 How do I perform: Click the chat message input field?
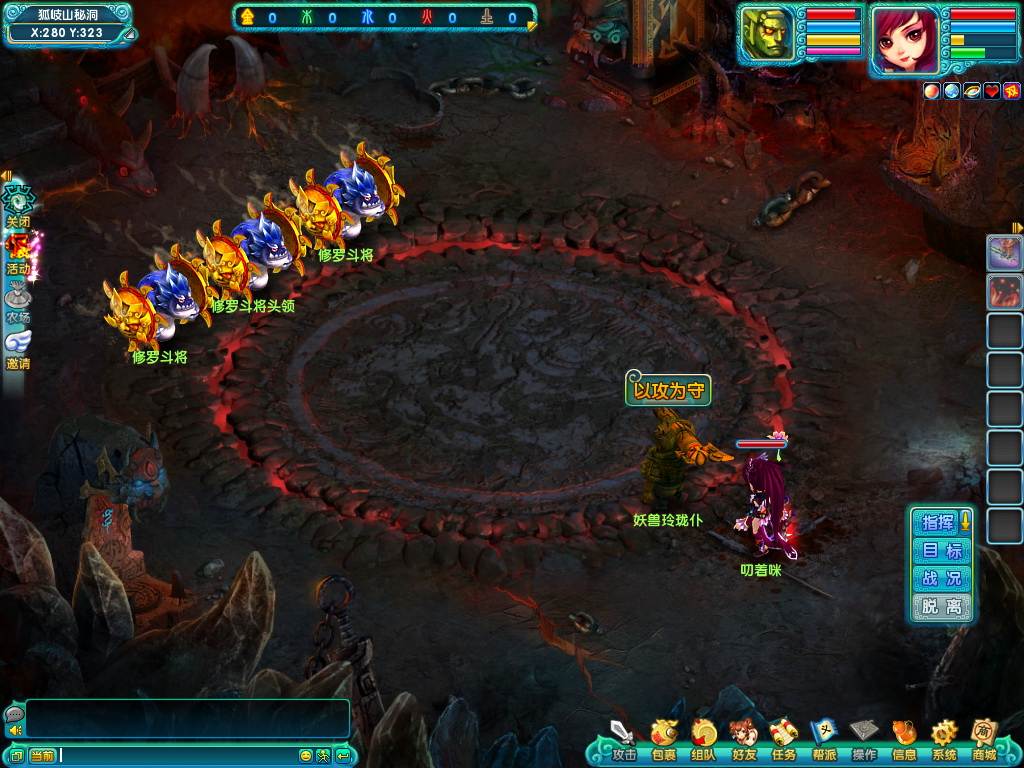pos(178,755)
